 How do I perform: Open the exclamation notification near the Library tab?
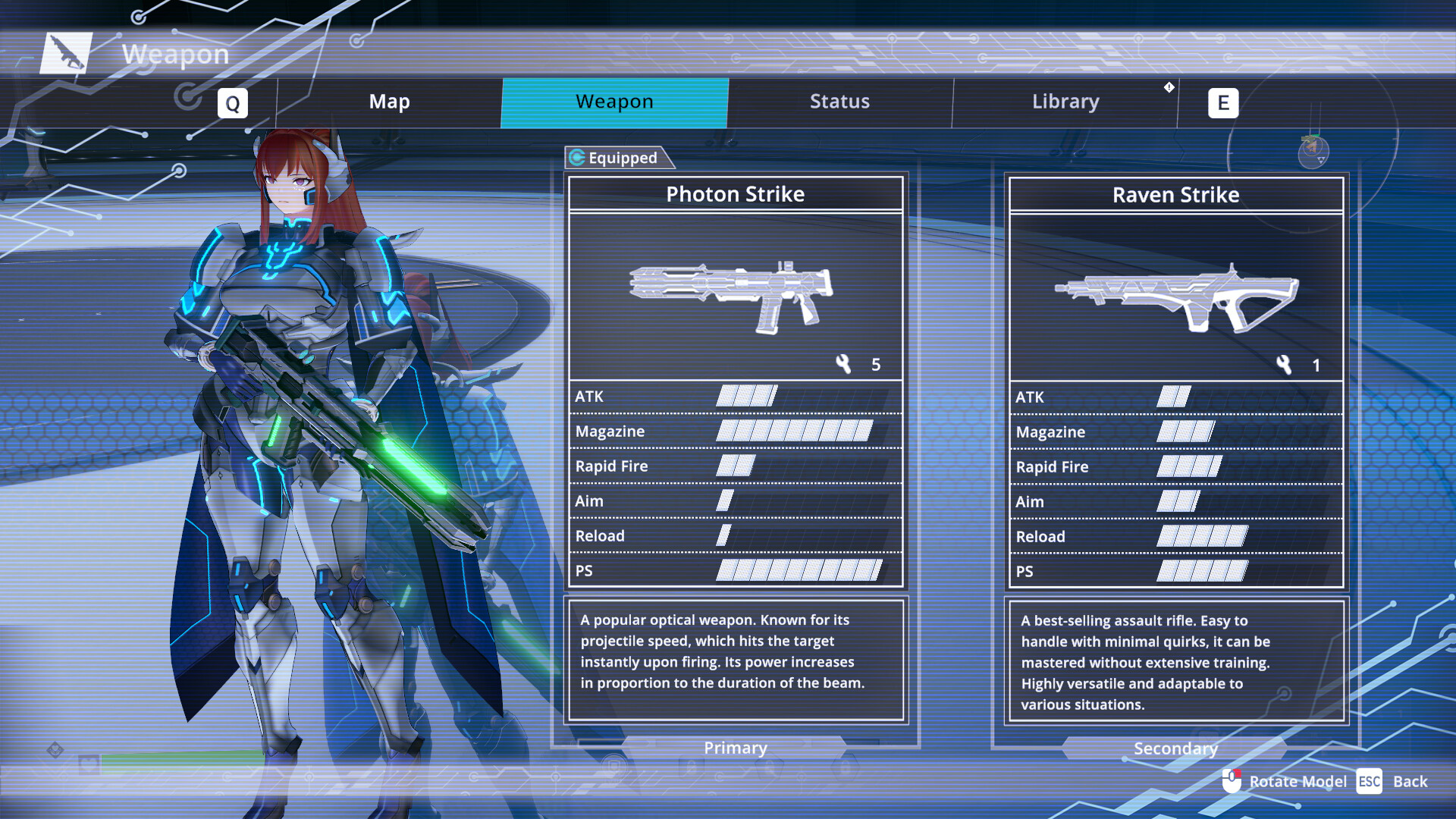1169,86
